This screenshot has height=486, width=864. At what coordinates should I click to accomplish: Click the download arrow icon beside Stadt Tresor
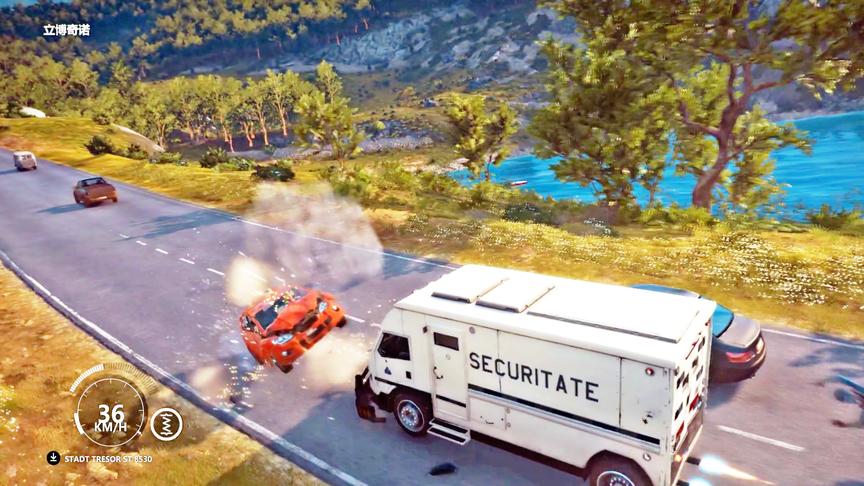[x=53, y=458]
